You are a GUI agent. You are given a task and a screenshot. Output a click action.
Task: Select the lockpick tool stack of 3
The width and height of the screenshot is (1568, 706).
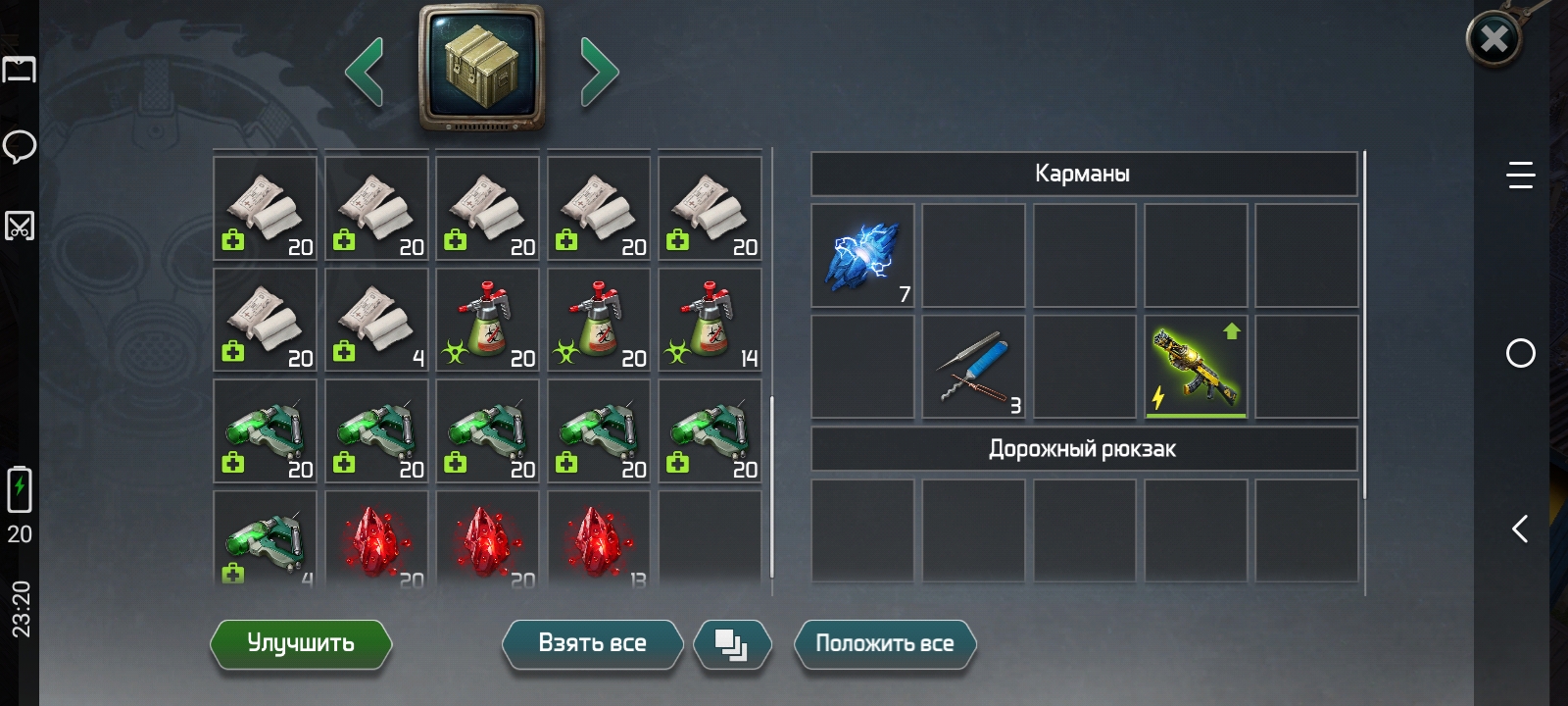(973, 367)
